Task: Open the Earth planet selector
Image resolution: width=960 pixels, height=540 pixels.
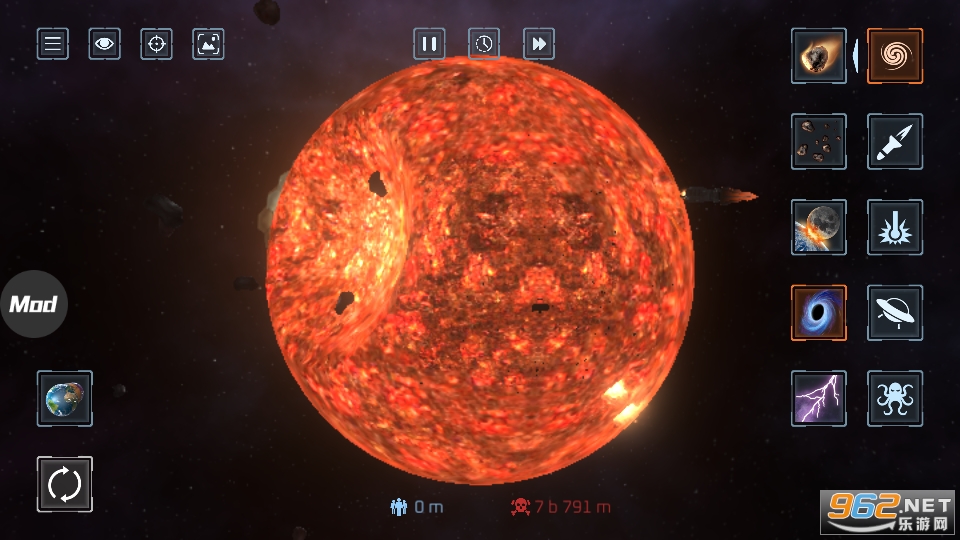Action: coord(65,399)
